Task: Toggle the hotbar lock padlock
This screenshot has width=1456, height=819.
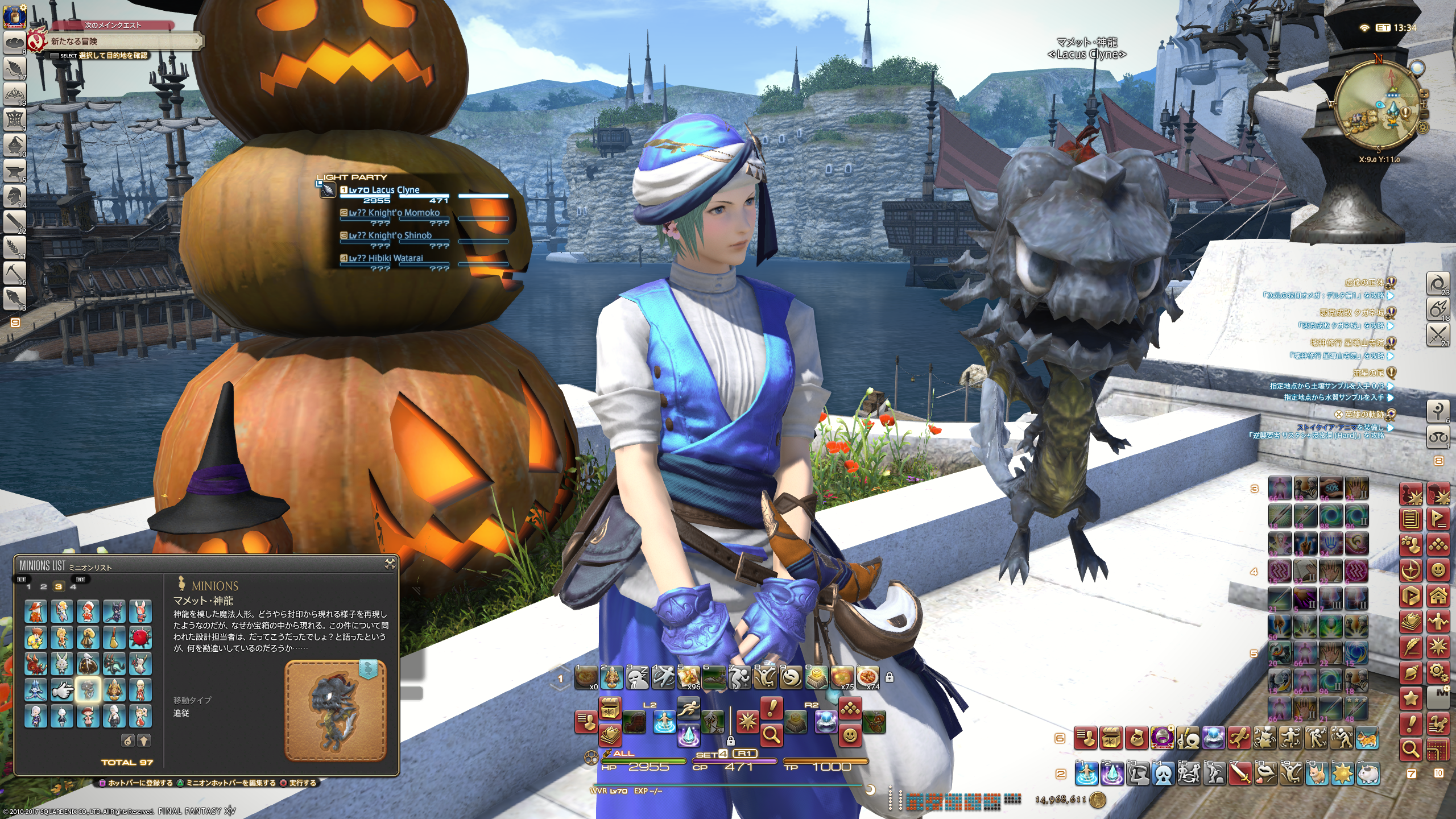Action: (x=890, y=677)
